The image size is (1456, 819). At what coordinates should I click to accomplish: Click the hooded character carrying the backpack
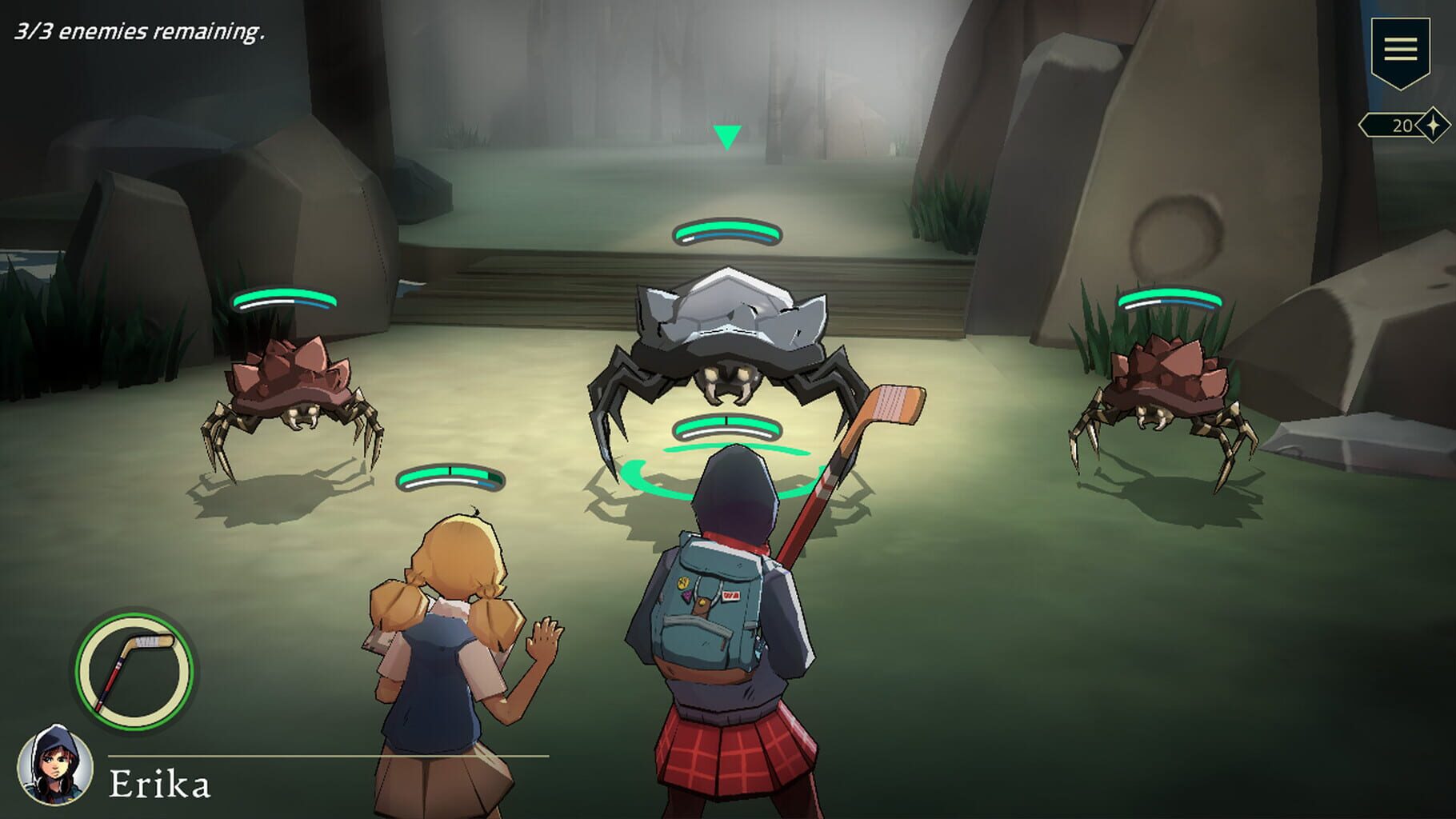[716, 624]
